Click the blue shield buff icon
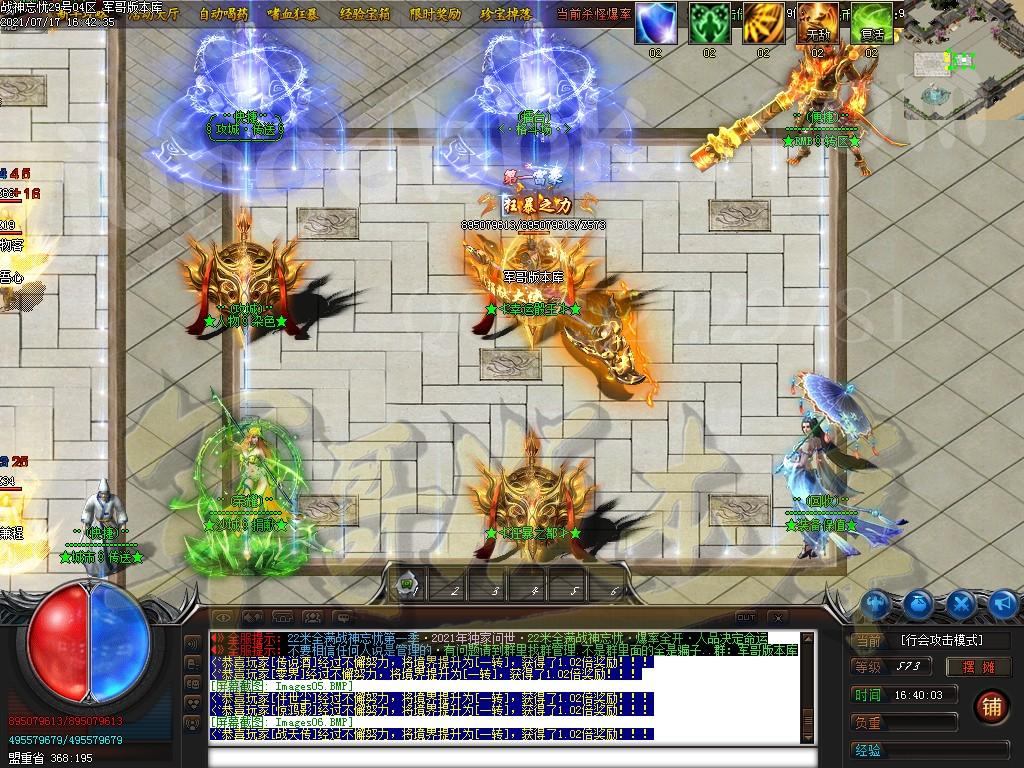The width and height of the screenshot is (1024, 768). 656,22
